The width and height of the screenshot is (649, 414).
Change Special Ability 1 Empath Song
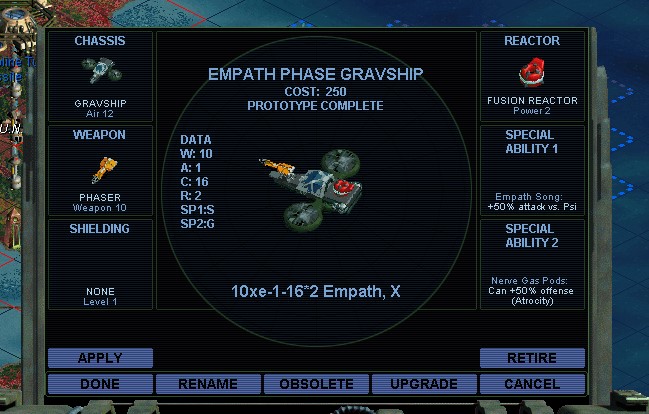tap(532, 170)
